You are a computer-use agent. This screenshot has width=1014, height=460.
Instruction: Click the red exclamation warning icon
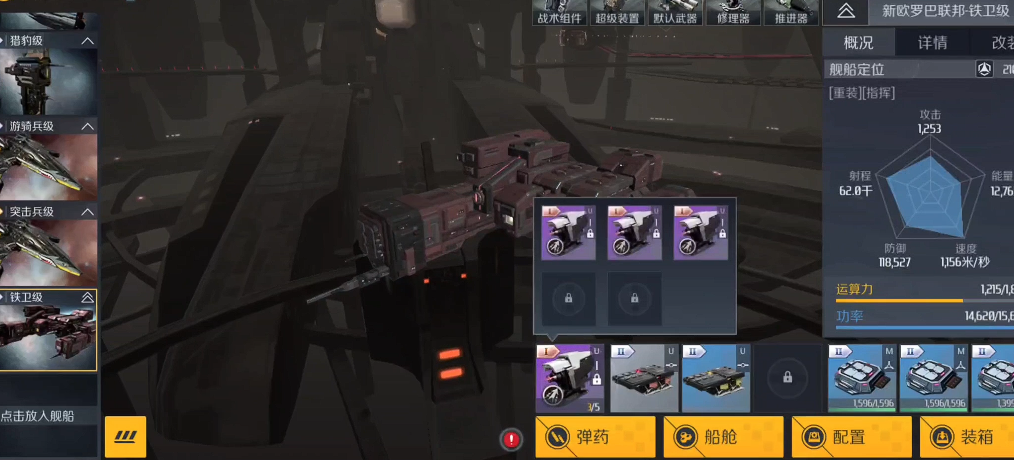(512, 439)
